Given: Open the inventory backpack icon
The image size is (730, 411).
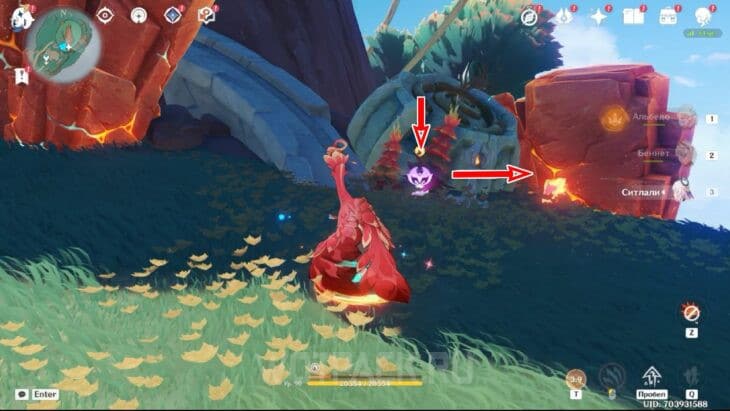Looking at the screenshot, I should tap(668, 16).
